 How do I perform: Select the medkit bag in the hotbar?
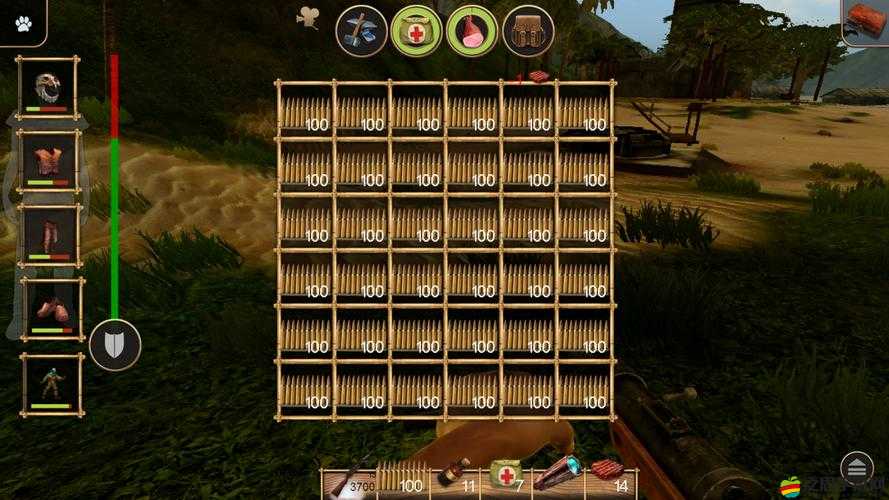505,477
